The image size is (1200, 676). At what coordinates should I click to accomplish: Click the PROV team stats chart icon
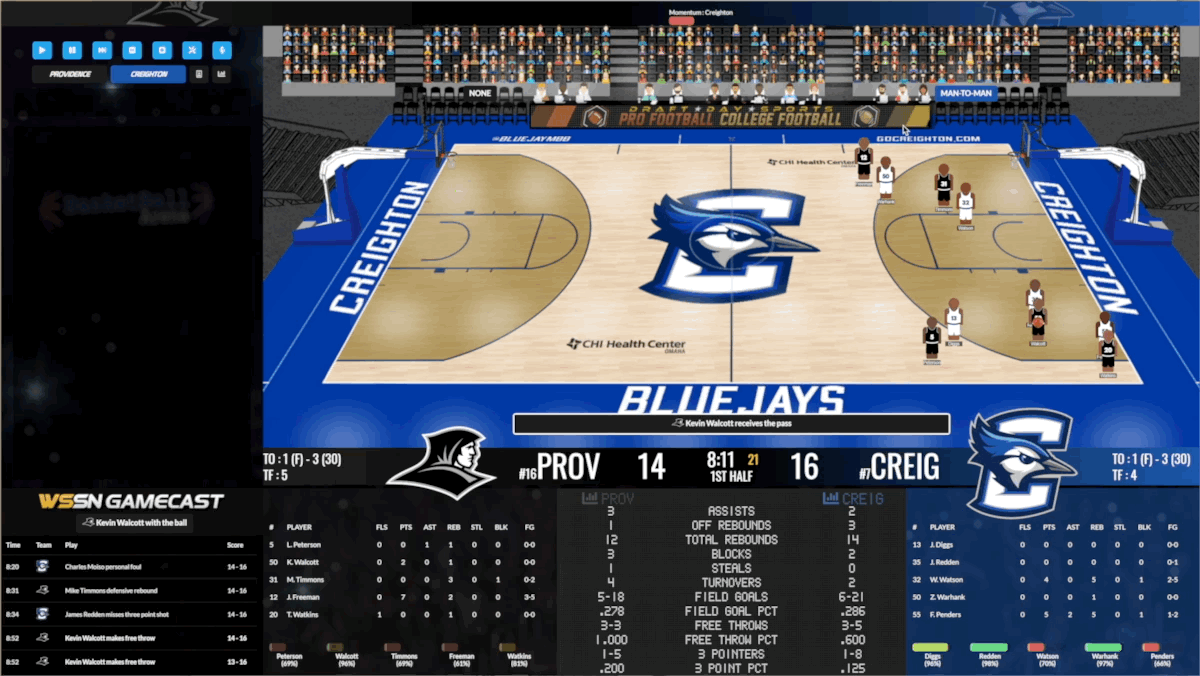590,498
